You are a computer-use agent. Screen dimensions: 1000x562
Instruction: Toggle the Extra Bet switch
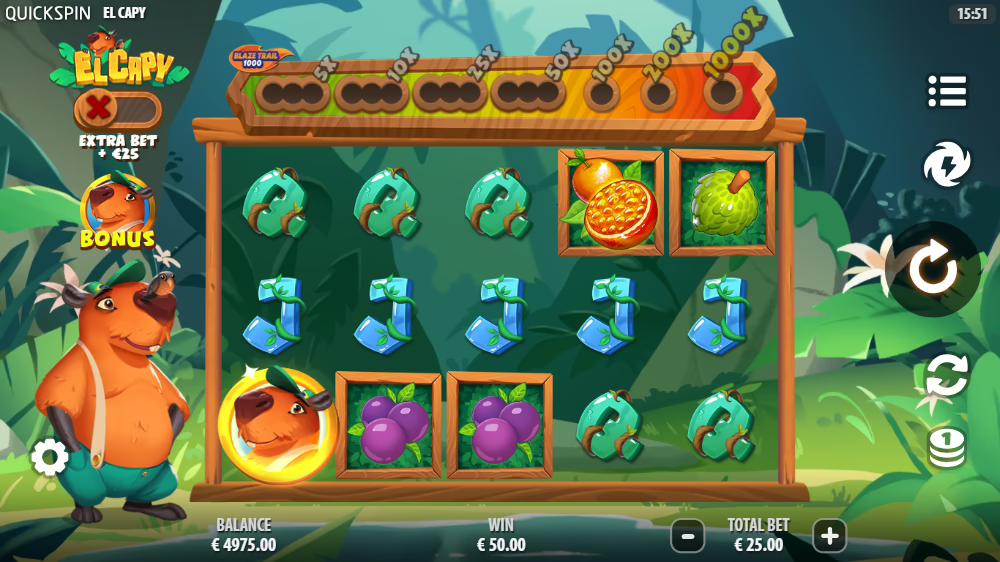pyautogui.click(x=117, y=108)
